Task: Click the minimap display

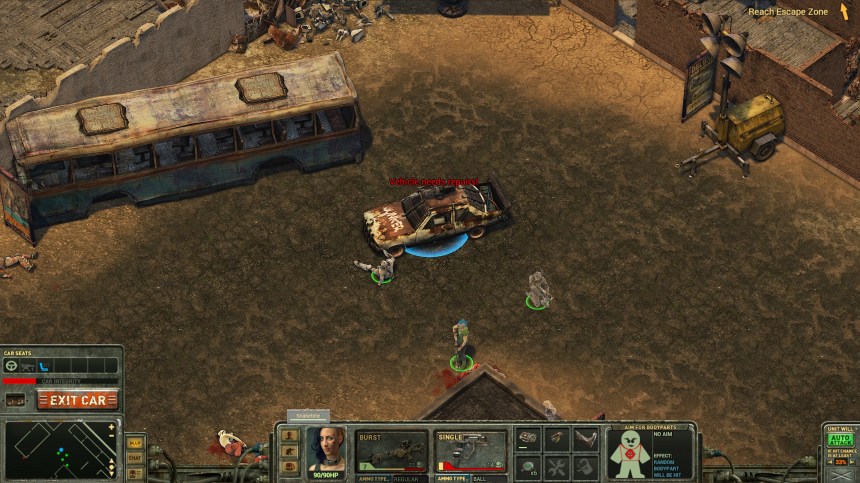Action: (60, 449)
